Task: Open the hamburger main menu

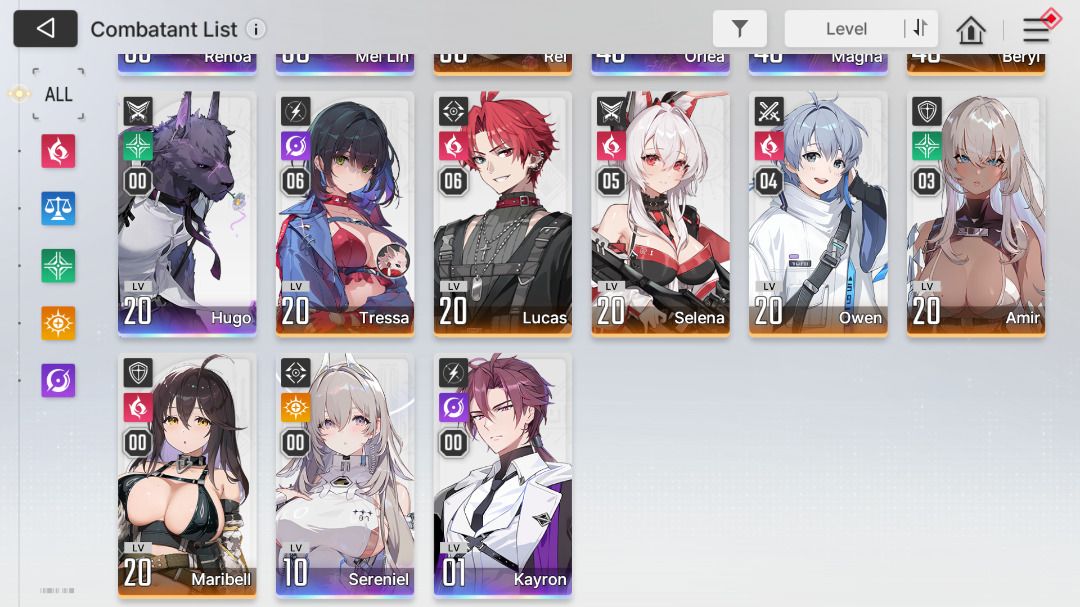Action: (x=1036, y=30)
